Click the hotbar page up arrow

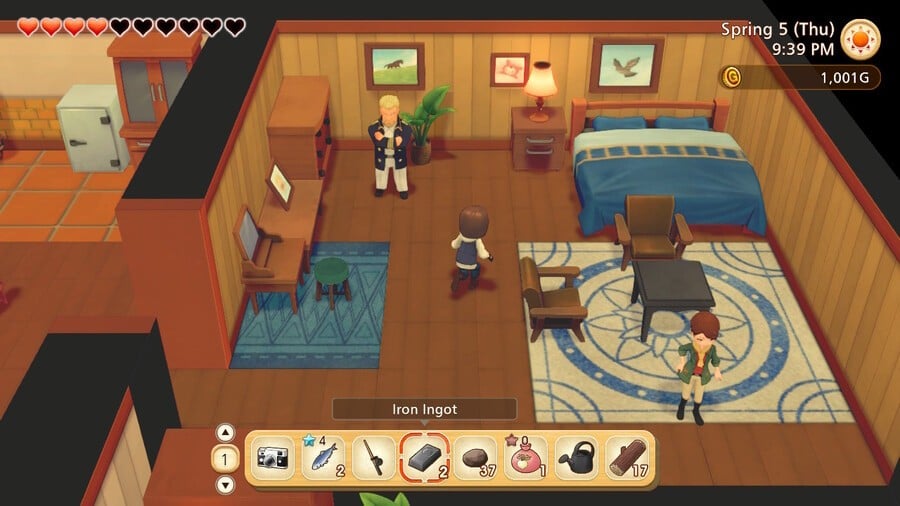(x=225, y=433)
